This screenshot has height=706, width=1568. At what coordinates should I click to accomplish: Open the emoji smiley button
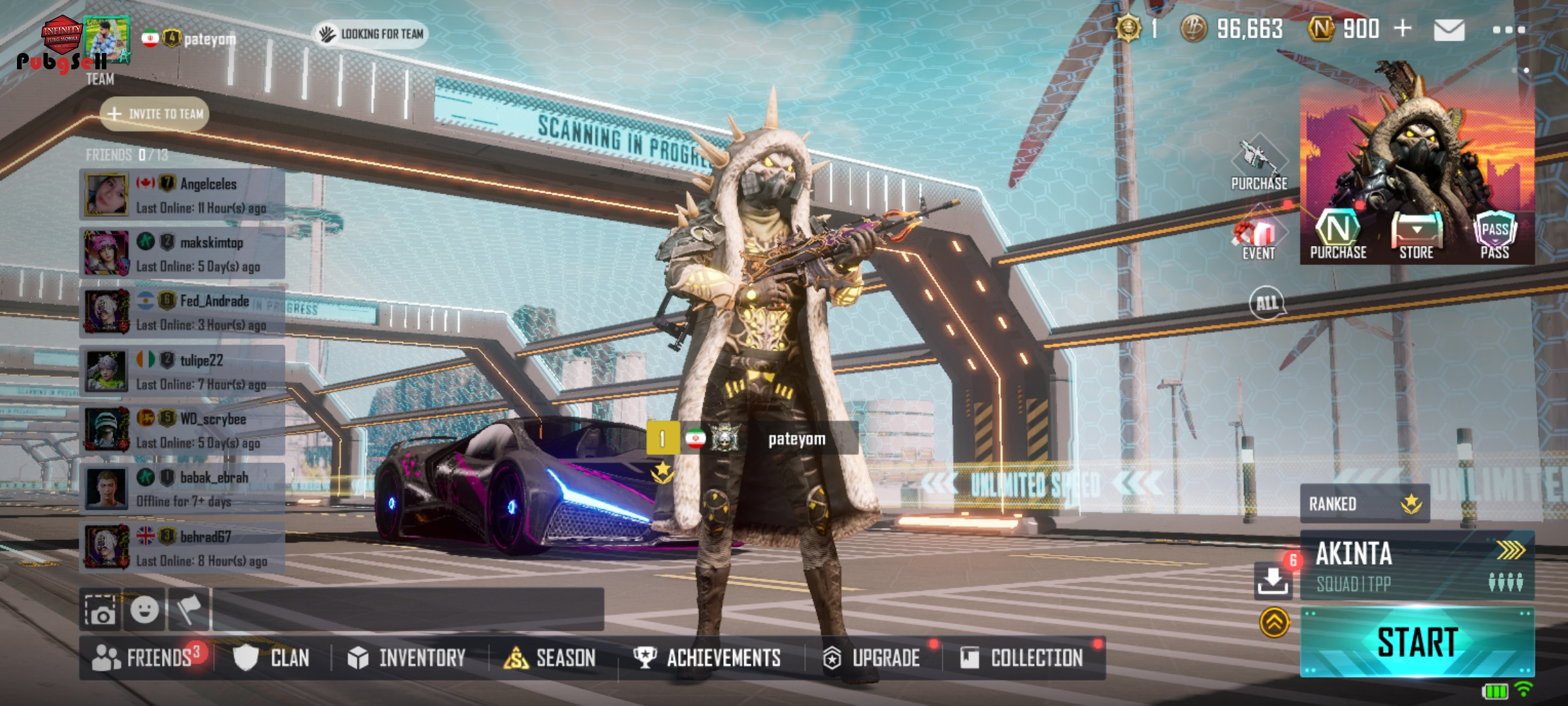pyautogui.click(x=144, y=611)
